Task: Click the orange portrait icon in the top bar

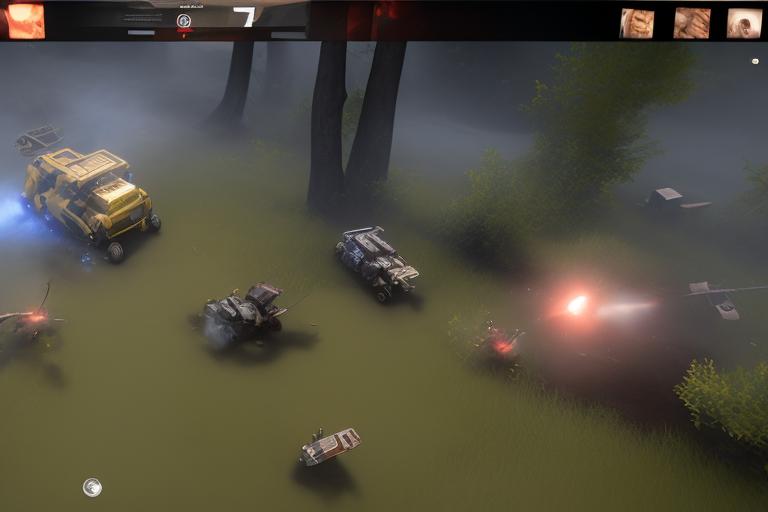Action: click(x=25, y=20)
